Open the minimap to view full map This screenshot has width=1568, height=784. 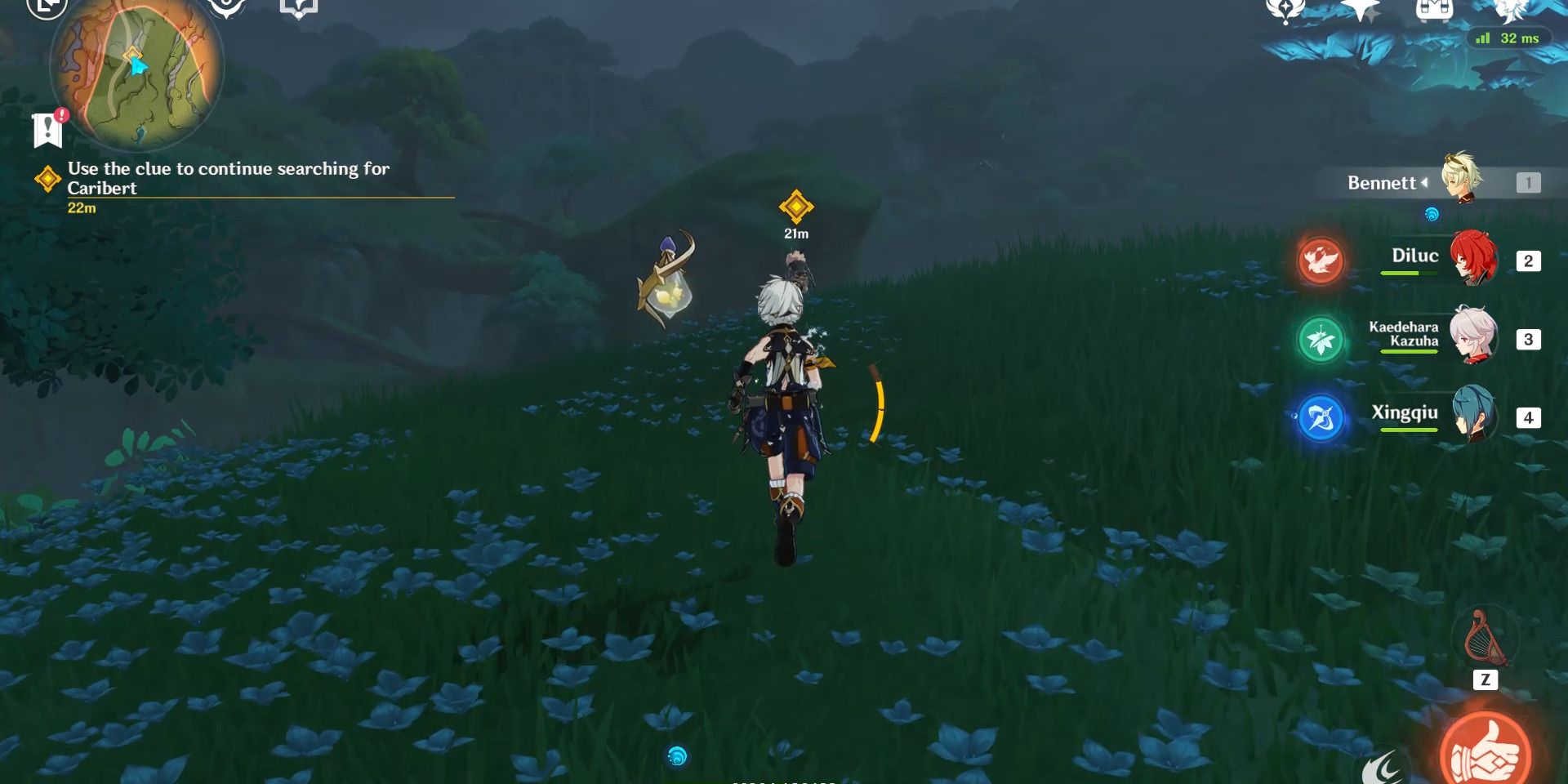135,72
